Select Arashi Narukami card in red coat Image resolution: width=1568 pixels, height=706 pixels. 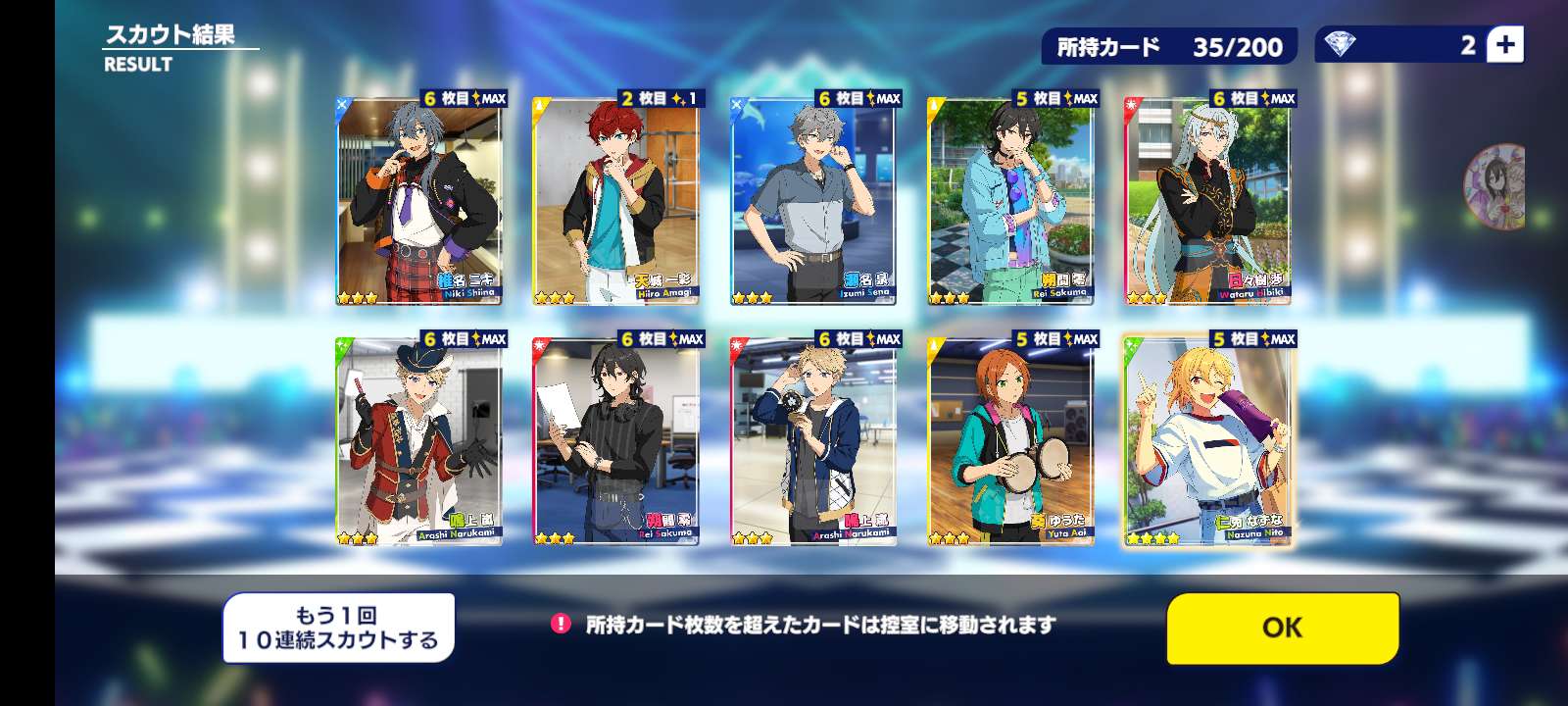418,441
